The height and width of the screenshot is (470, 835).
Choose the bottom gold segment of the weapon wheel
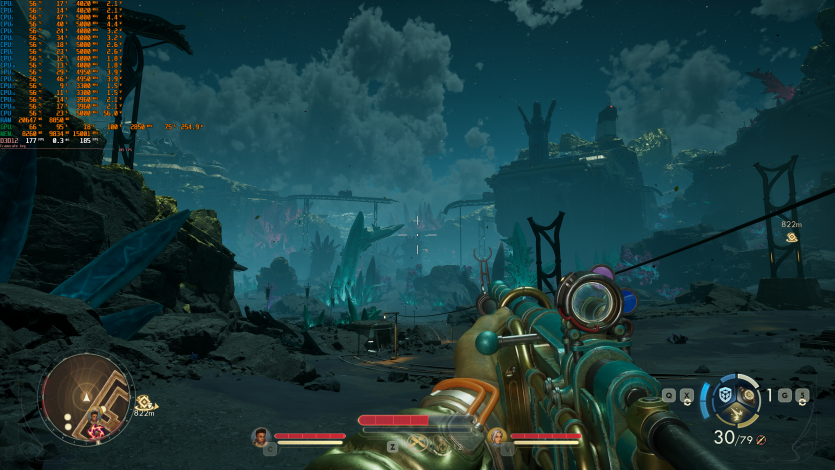tap(735, 414)
